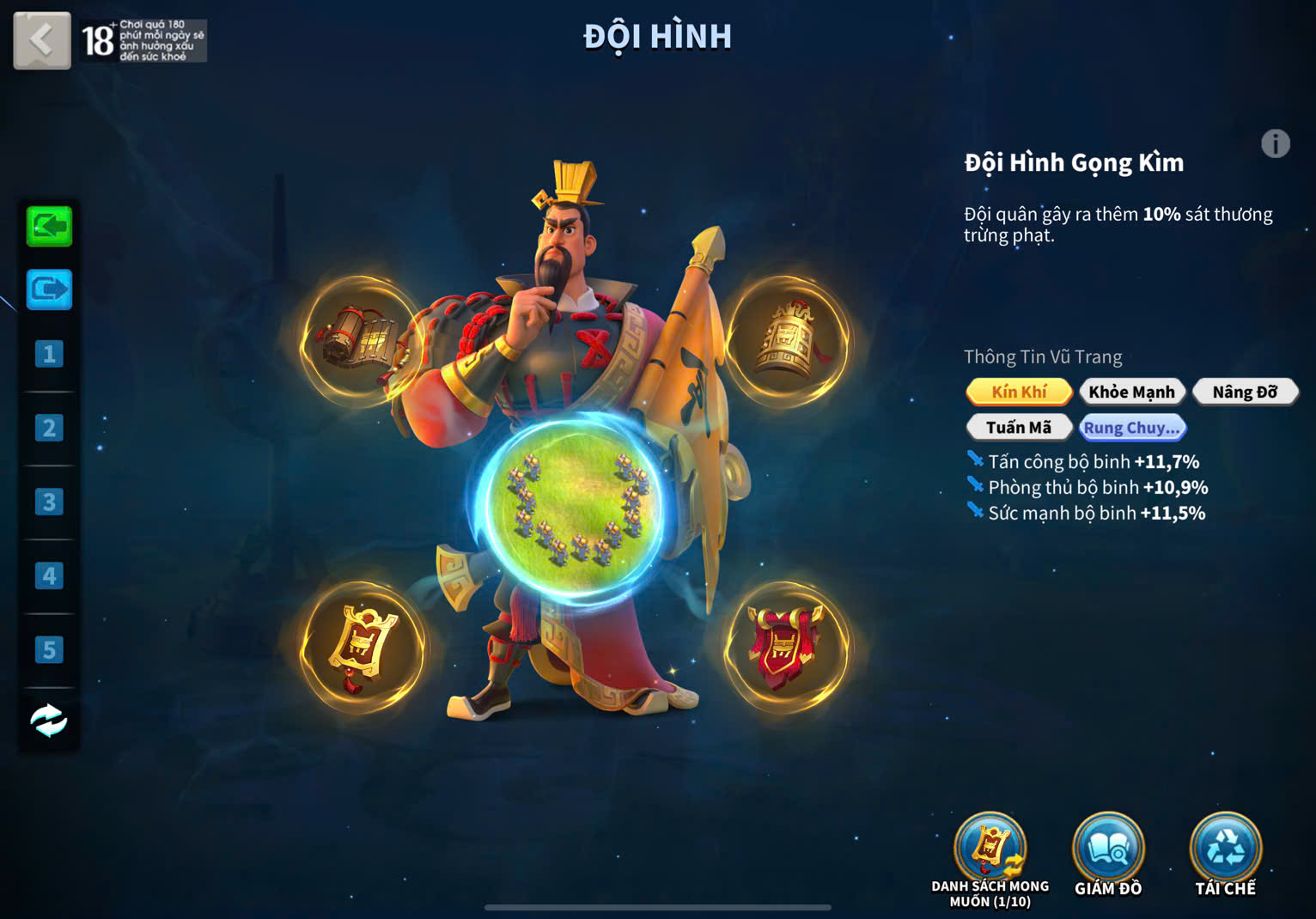This screenshot has width=1316, height=919.
Task: Click the swap arrows refresh button
Action: click(49, 721)
